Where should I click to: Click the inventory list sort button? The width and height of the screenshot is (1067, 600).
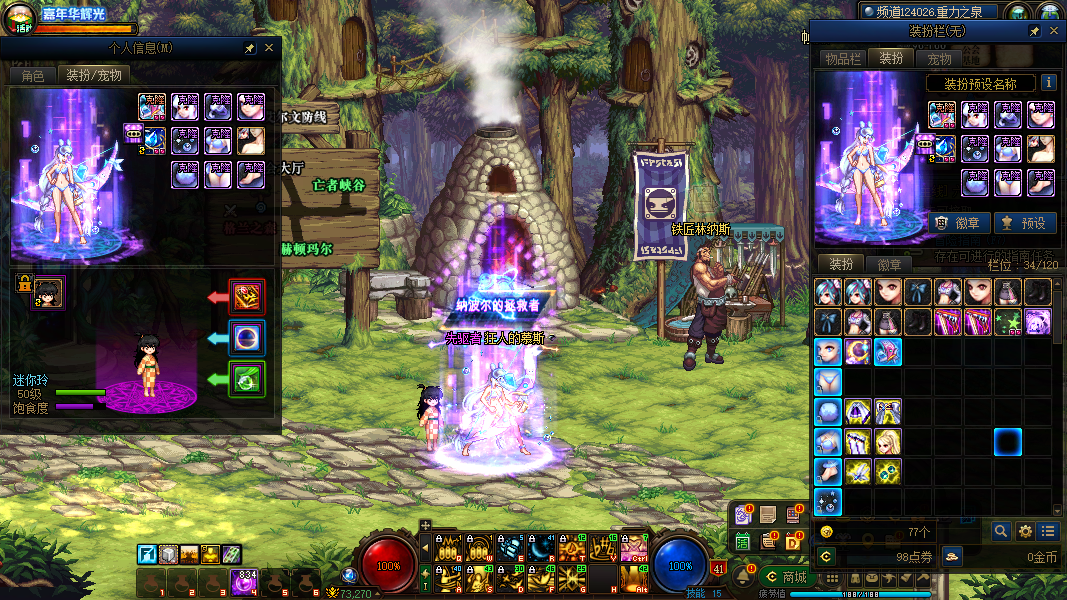click(1048, 531)
